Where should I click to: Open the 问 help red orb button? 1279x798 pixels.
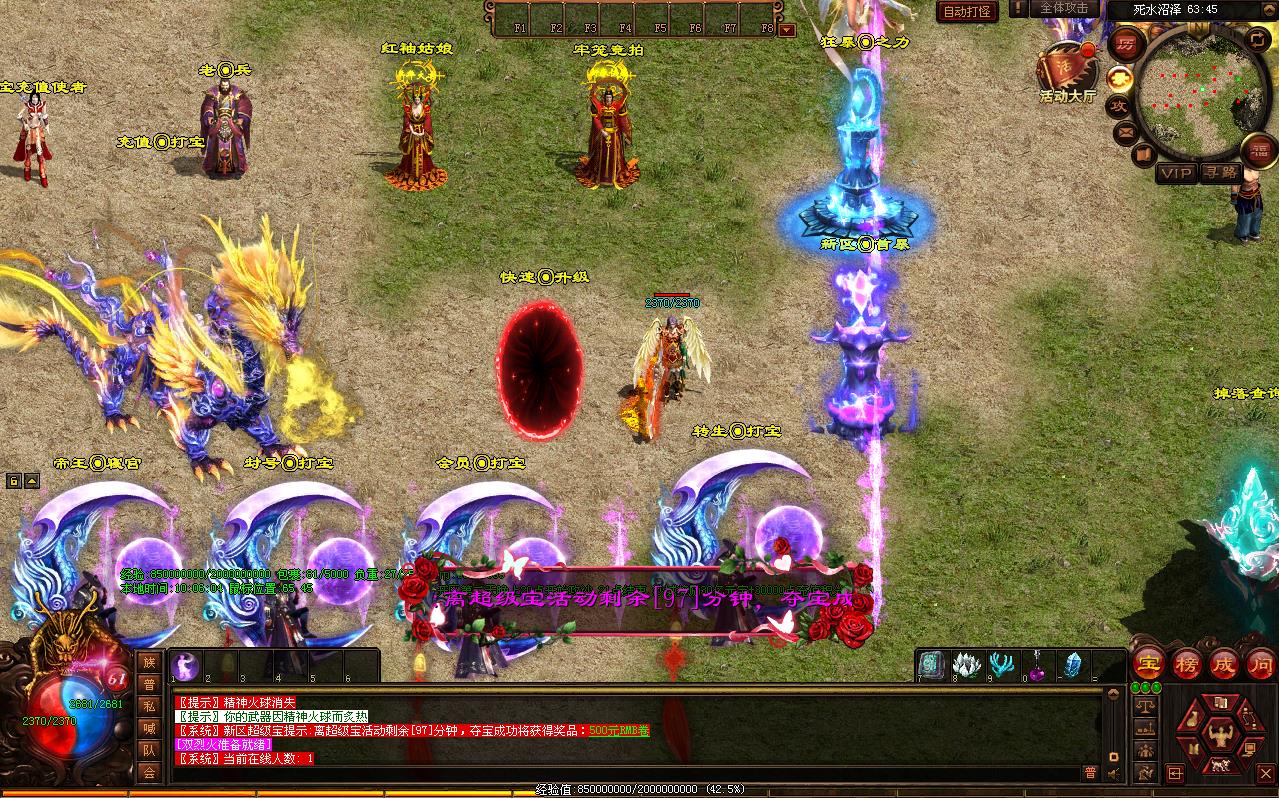1260,664
